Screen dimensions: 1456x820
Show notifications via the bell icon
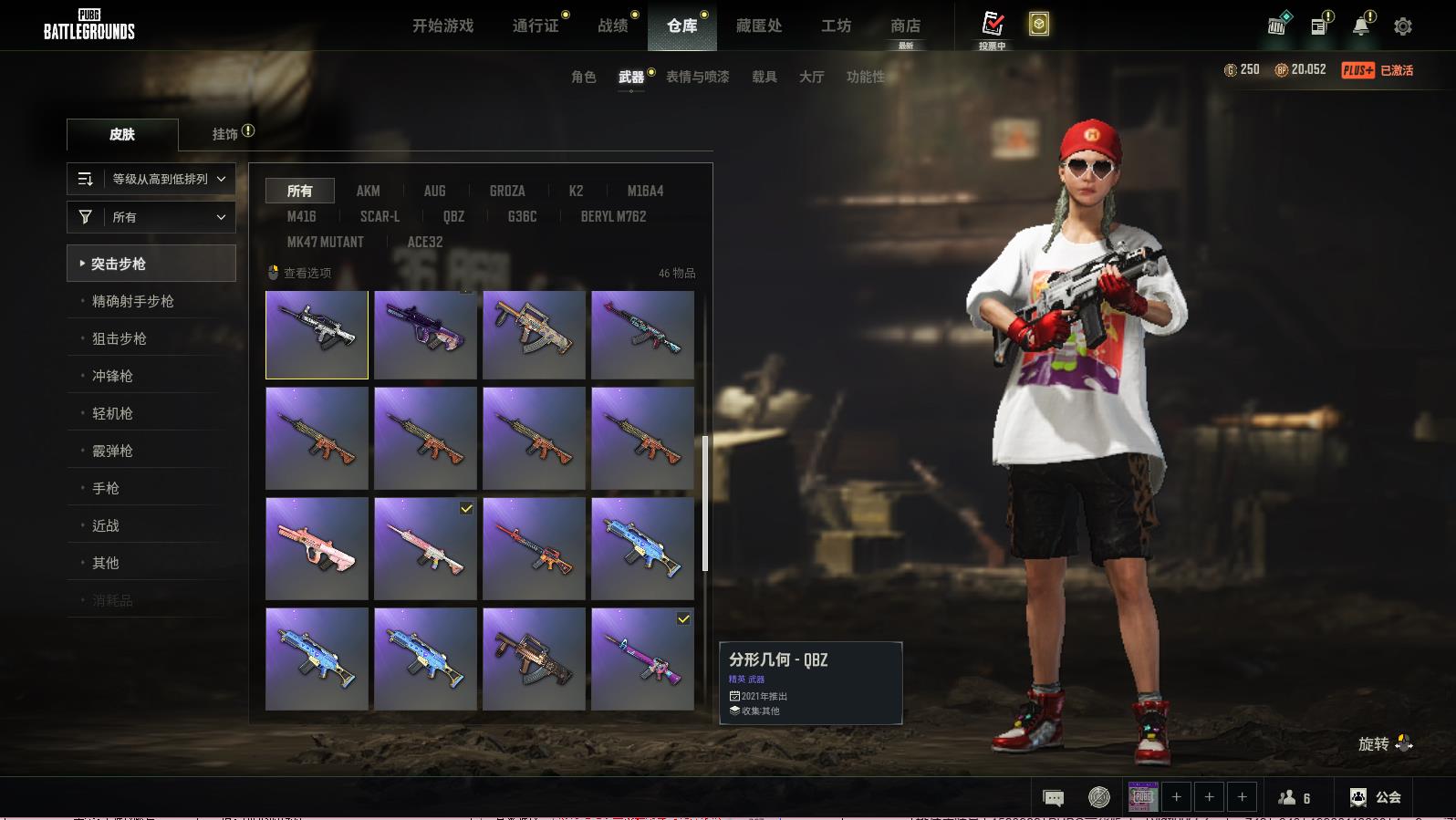pos(1361,26)
